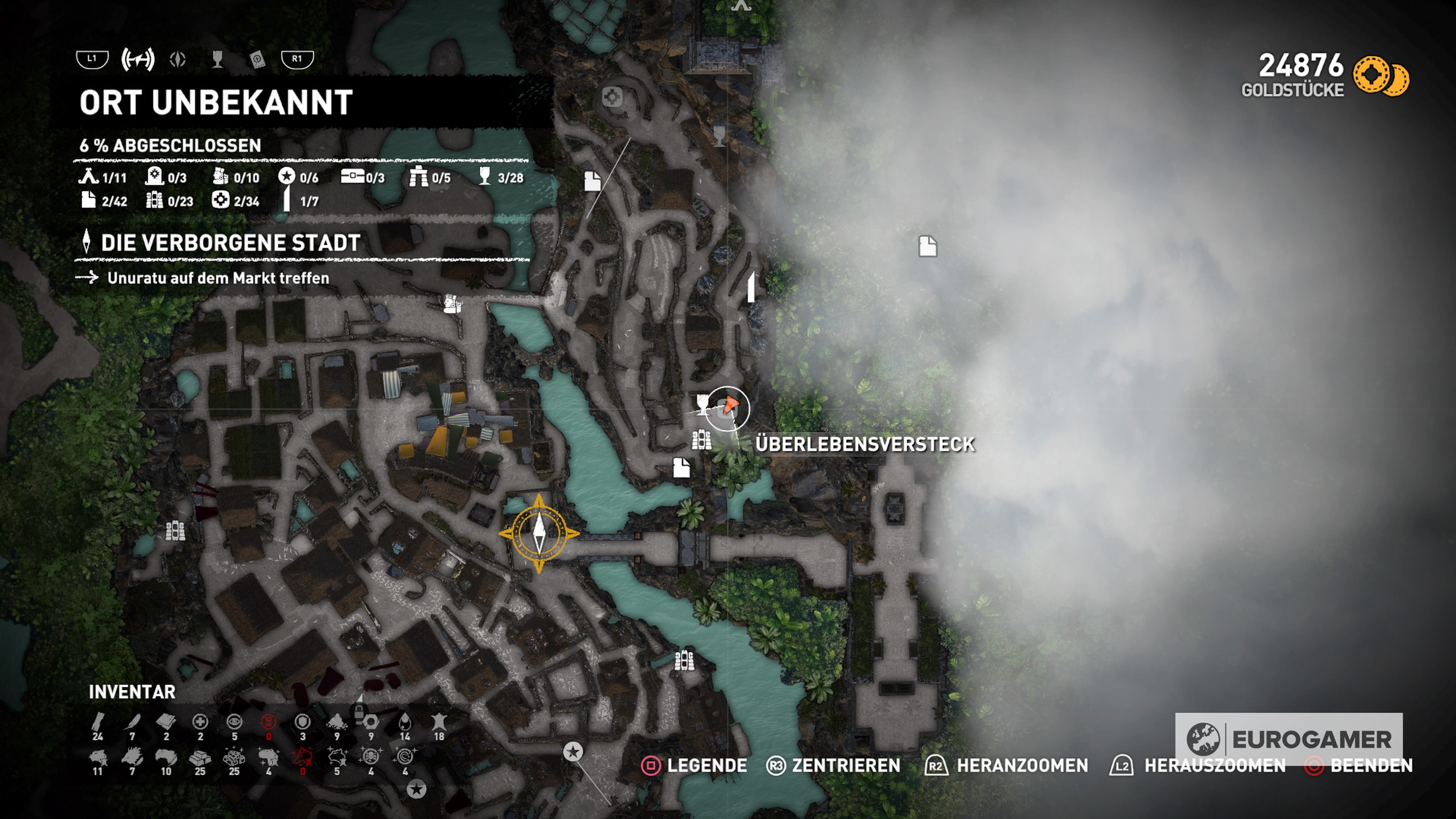This screenshot has height=819, width=1456.
Task: Switch to the skills compass tab
Action: 177,60
